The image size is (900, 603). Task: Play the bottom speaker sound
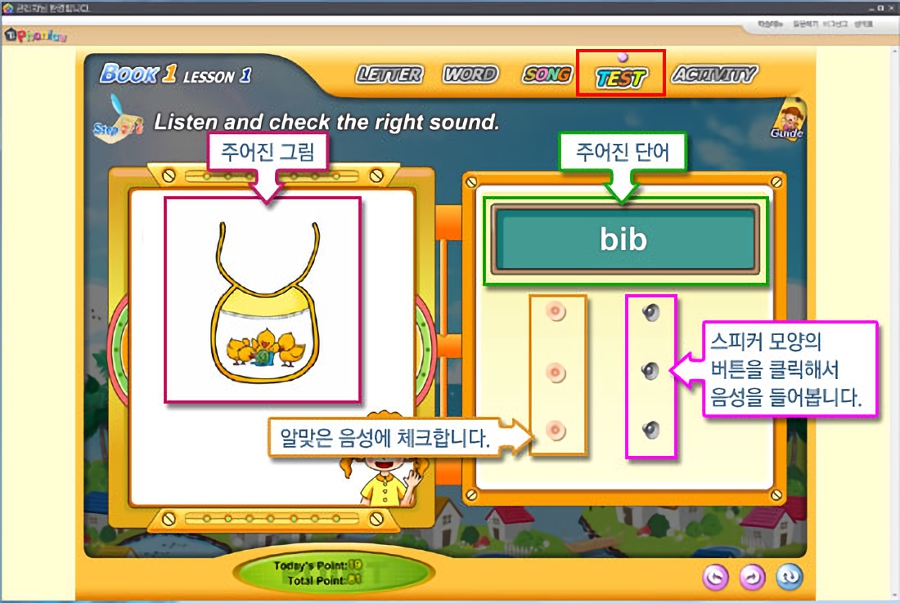coord(651,431)
